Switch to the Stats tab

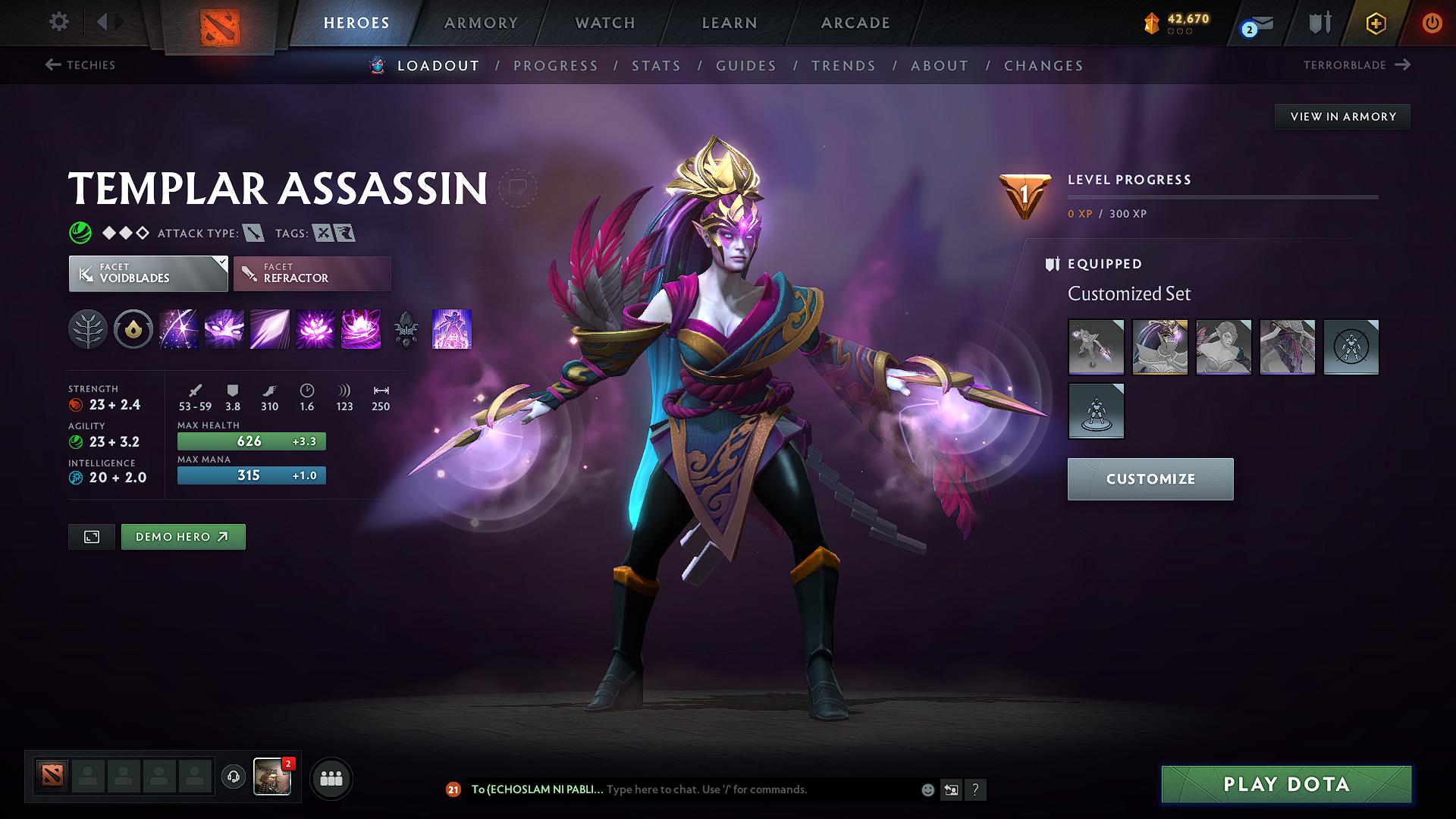pos(656,65)
